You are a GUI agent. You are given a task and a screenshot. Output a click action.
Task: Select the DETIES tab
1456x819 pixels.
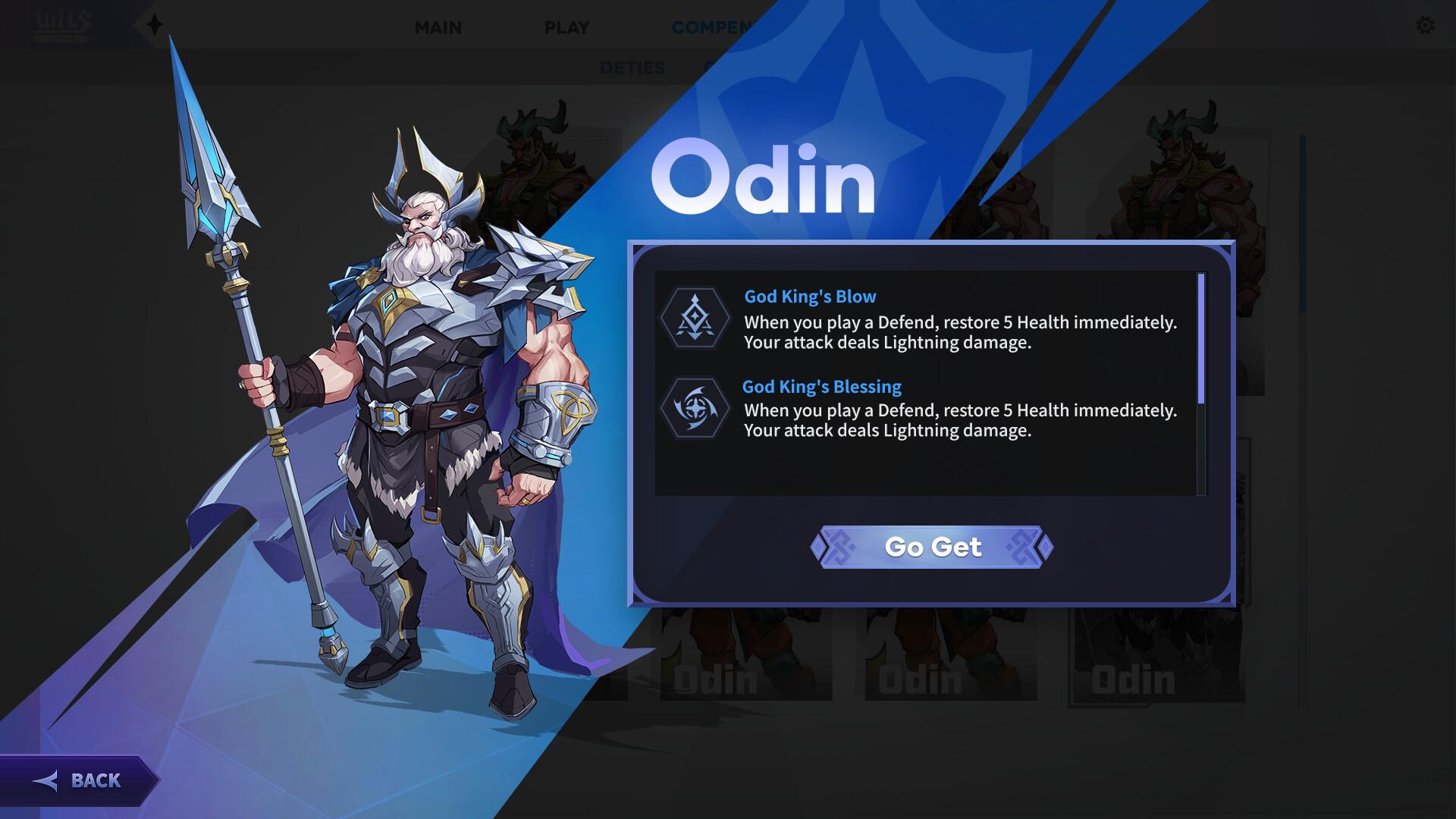(x=634, y=68)
